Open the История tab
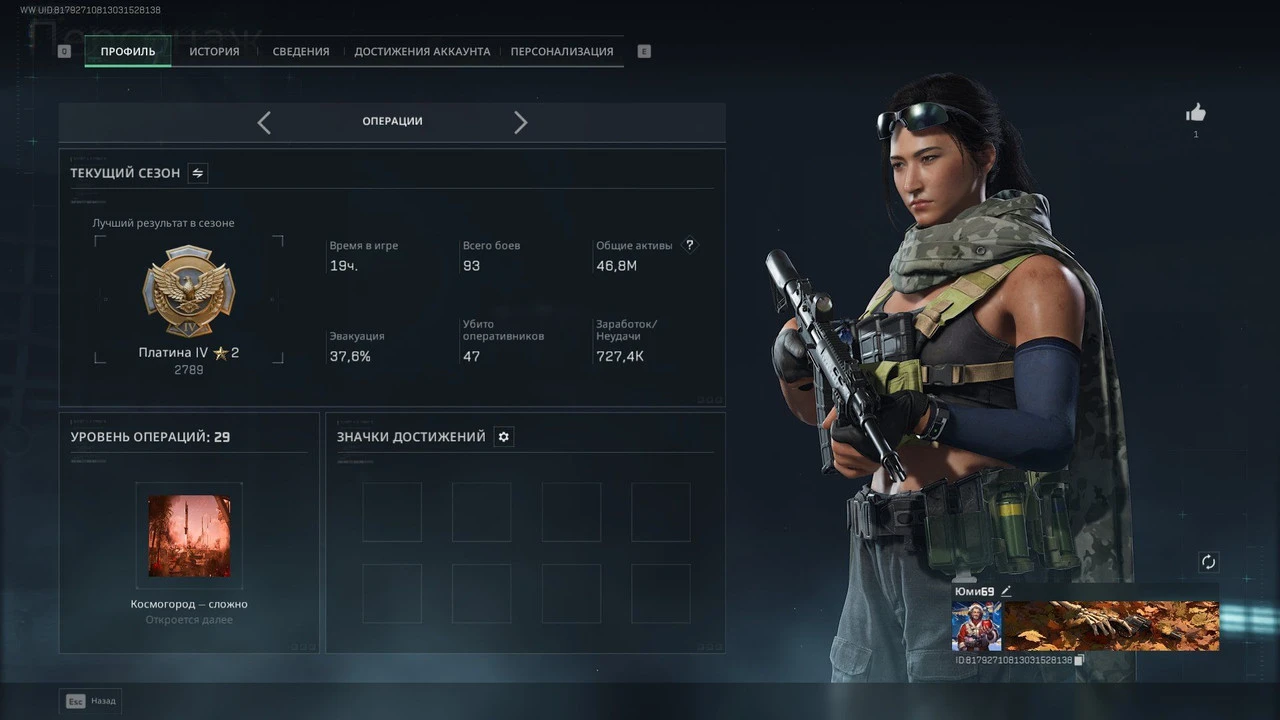Screen dimensions: 1280x720 point(214,52)
